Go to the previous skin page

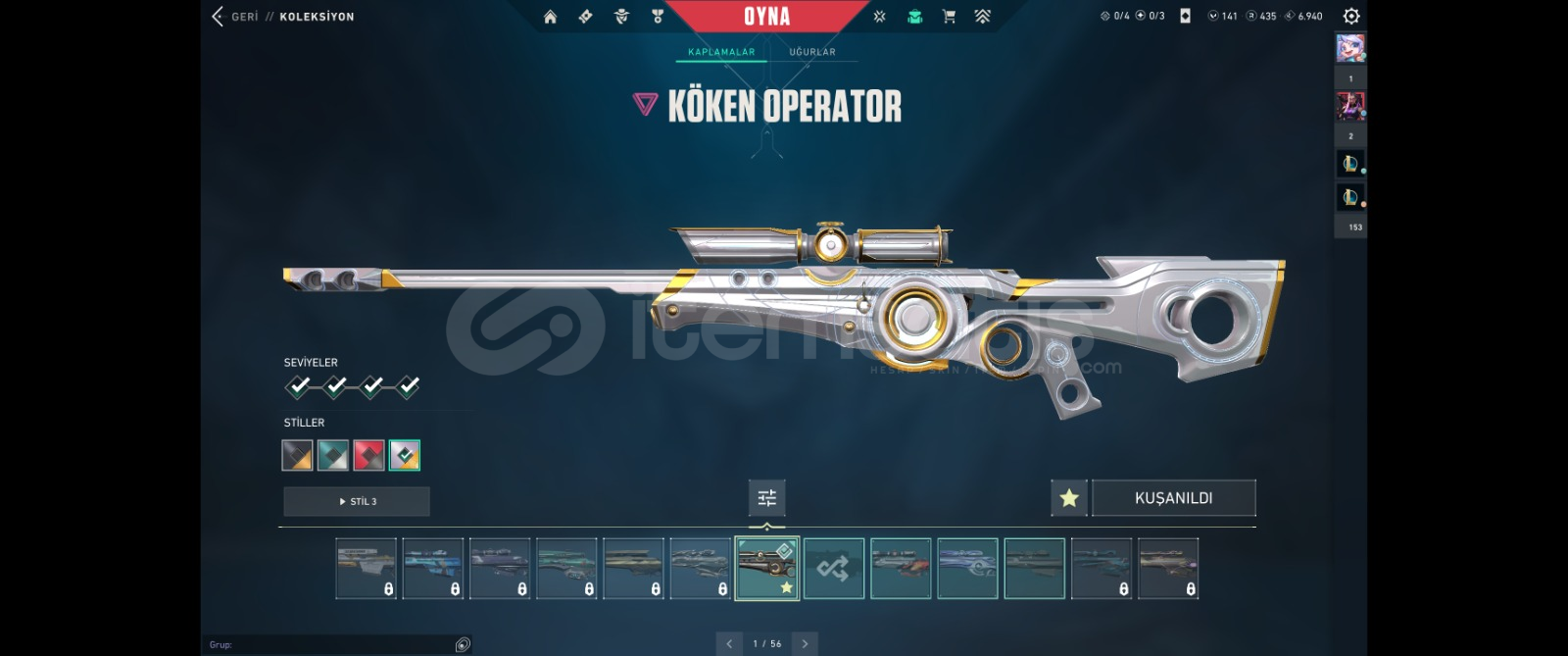pyautogui.click(x=729, y=644)
